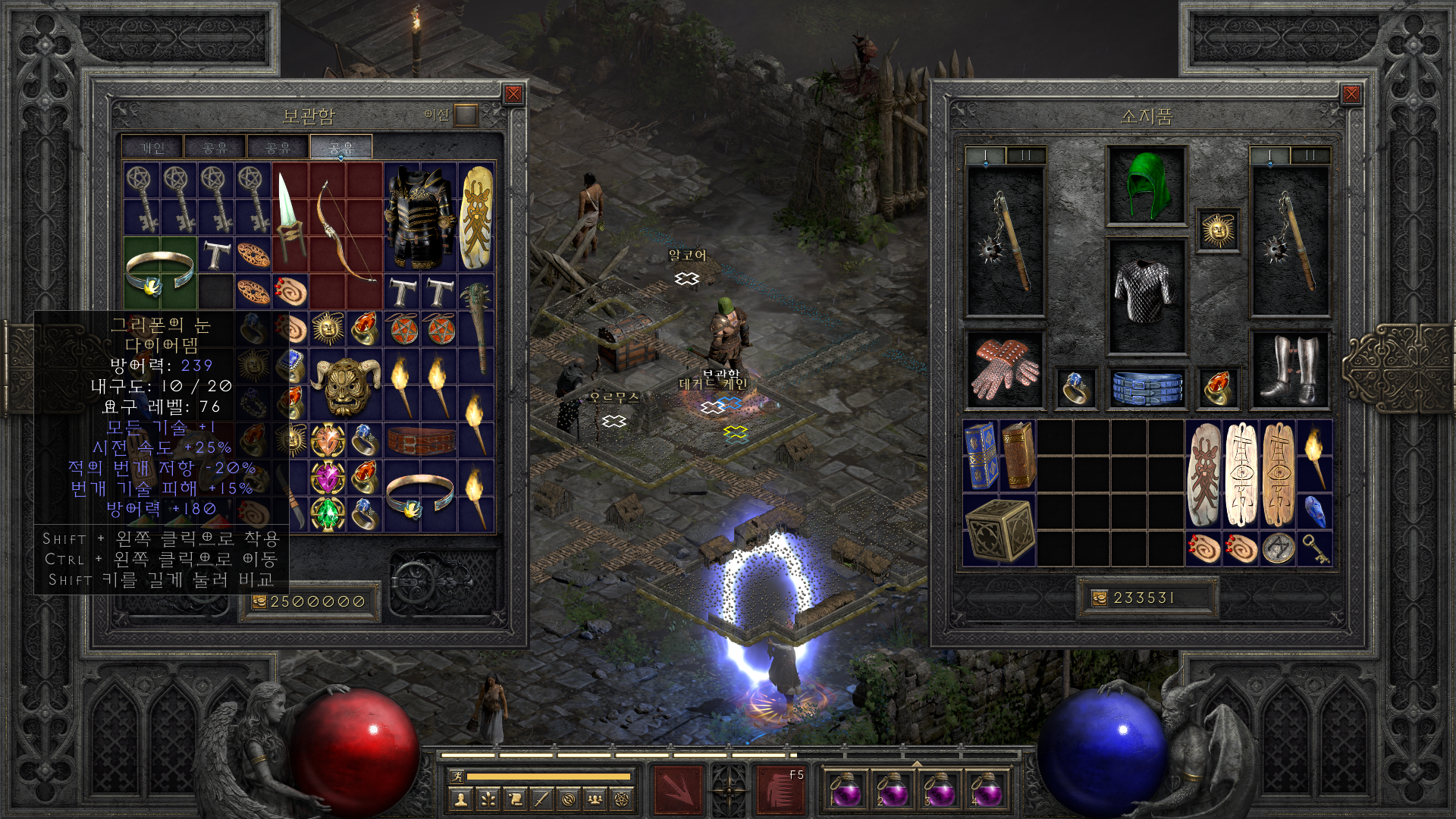1456x819 pixels.
Task: Select the equipped red studded gloves
Action: tap(1004, 369)
